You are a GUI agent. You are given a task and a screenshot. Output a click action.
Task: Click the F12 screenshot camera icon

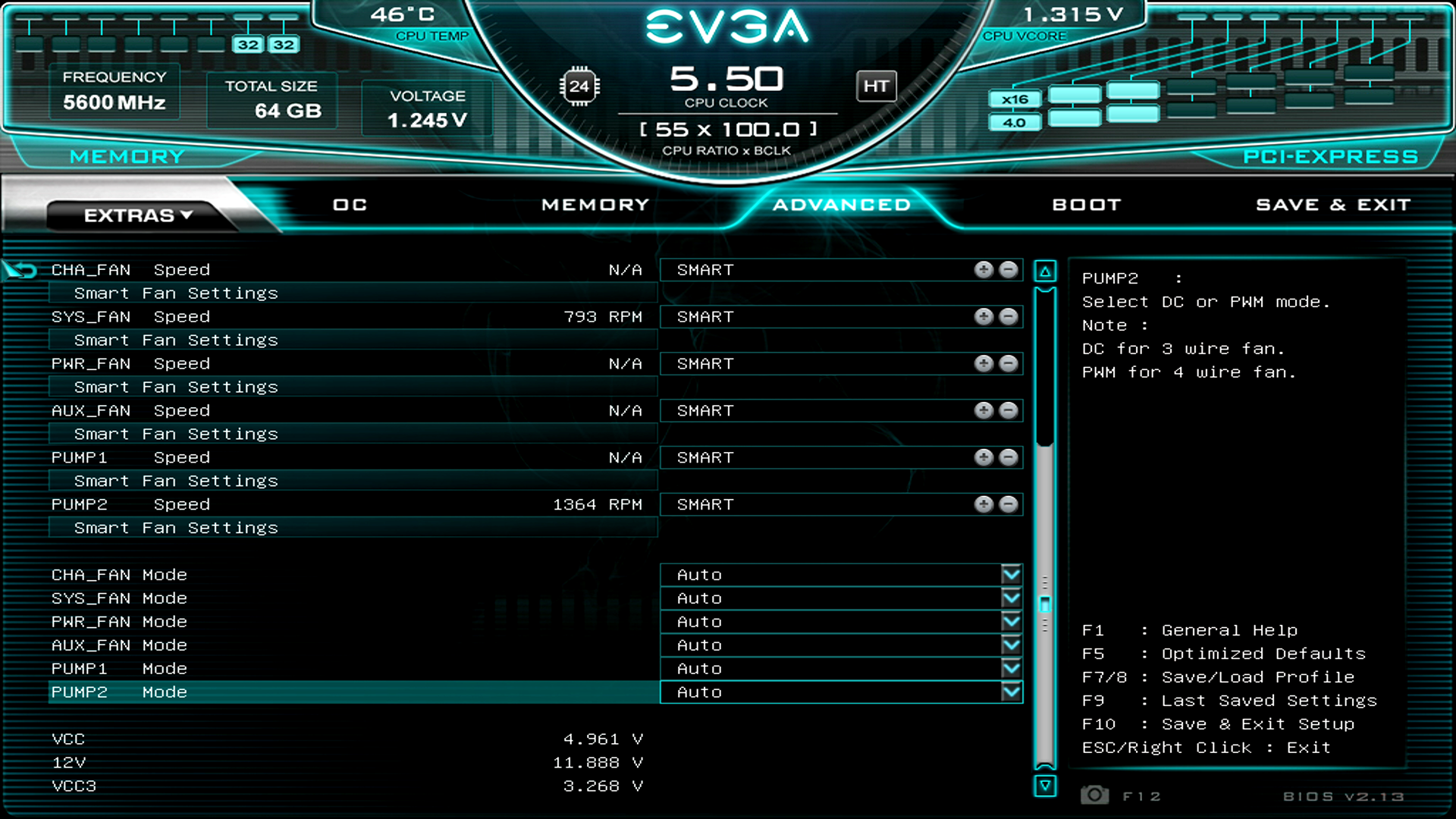1095,796
